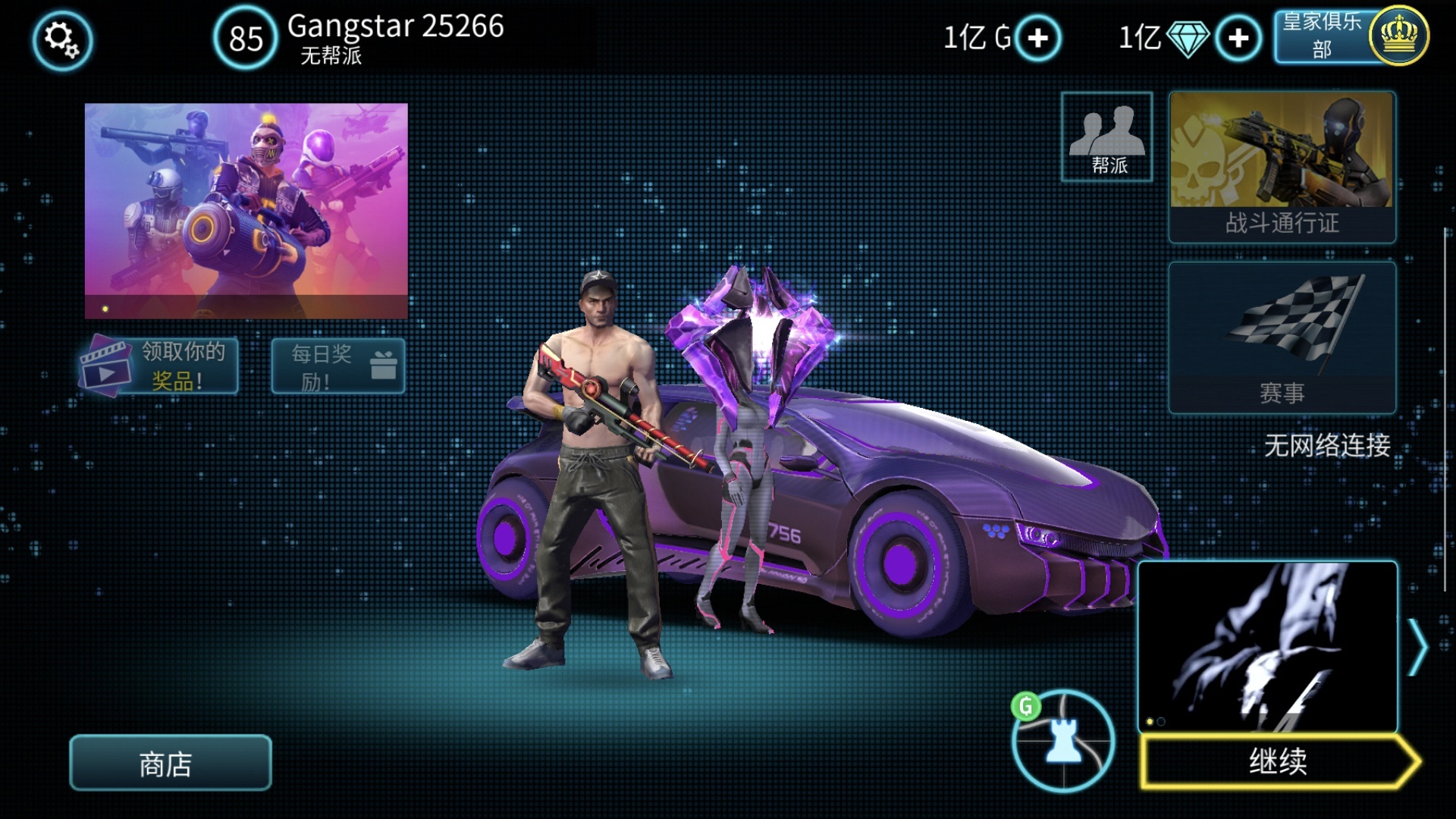Screen dimensions: 1456x819
Task: Click the 继续 continue button
Action: [1279, 761]
